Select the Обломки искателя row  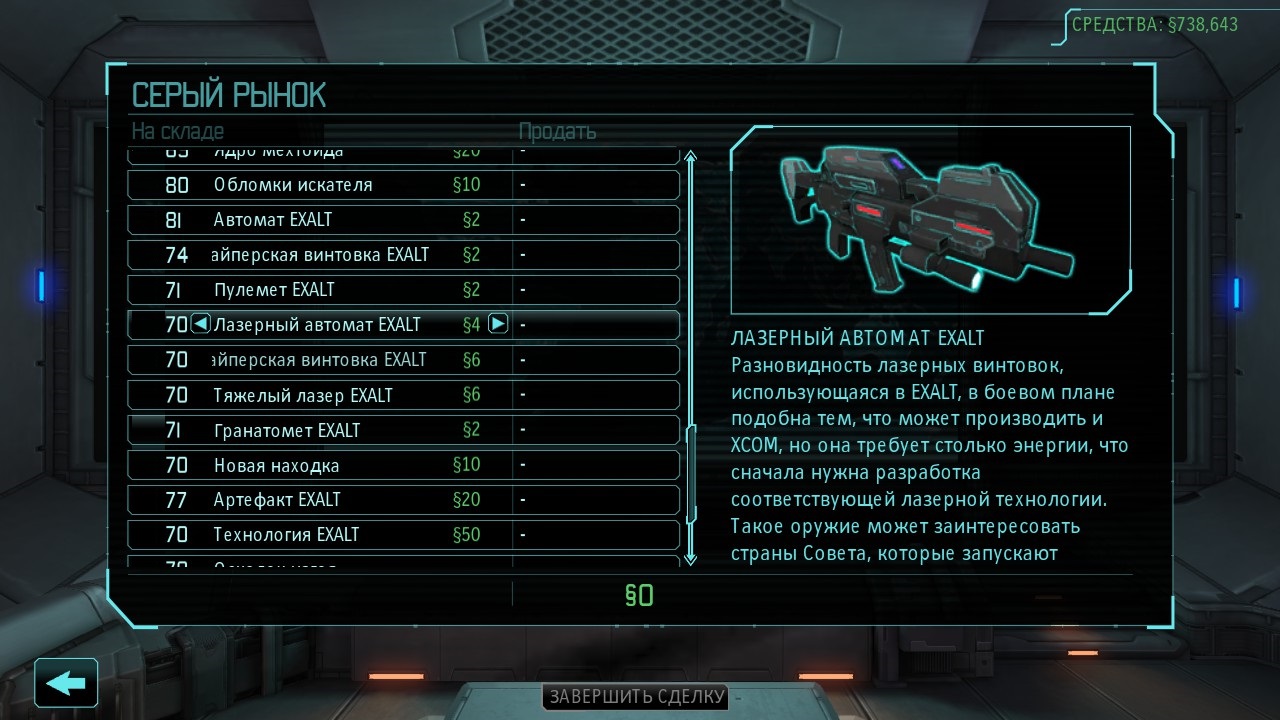click(x=404, y=185)
